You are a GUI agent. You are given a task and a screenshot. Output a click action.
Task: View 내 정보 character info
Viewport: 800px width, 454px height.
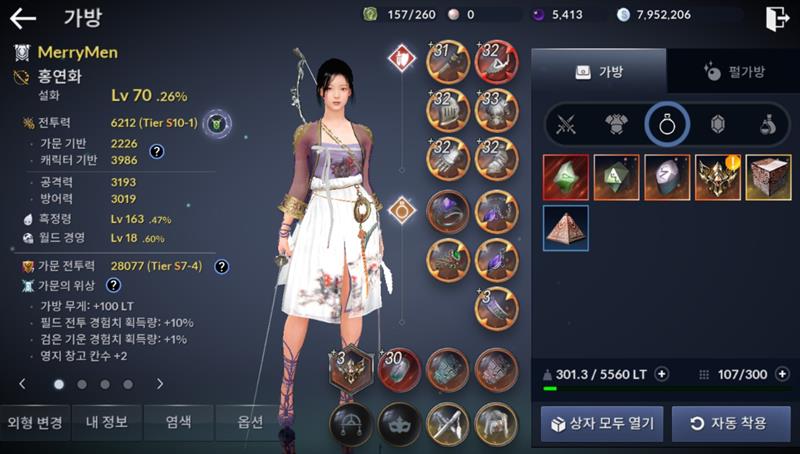(x=106, y=422)
